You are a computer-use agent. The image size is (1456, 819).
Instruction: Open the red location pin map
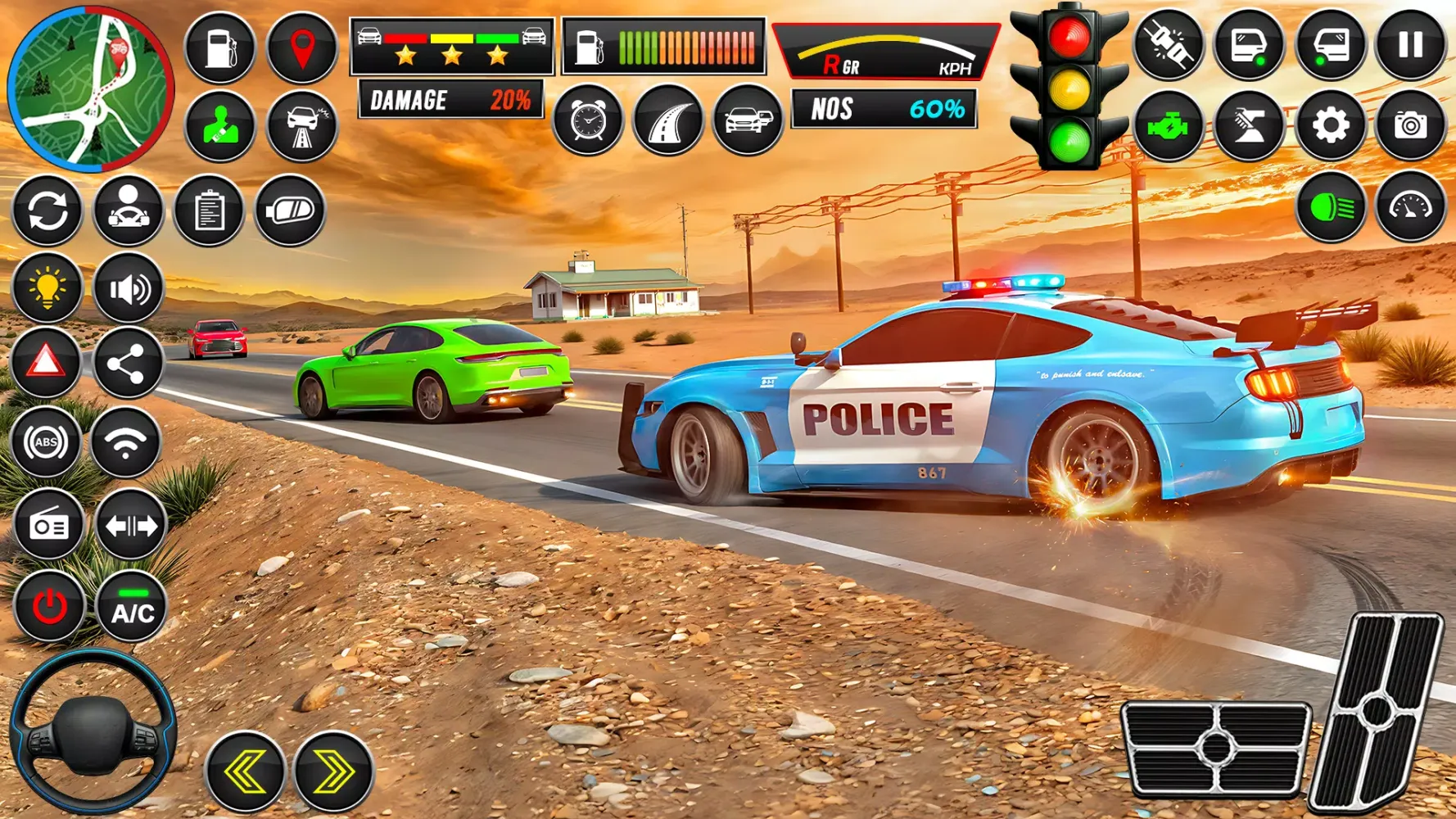click(x=302, y=48)
